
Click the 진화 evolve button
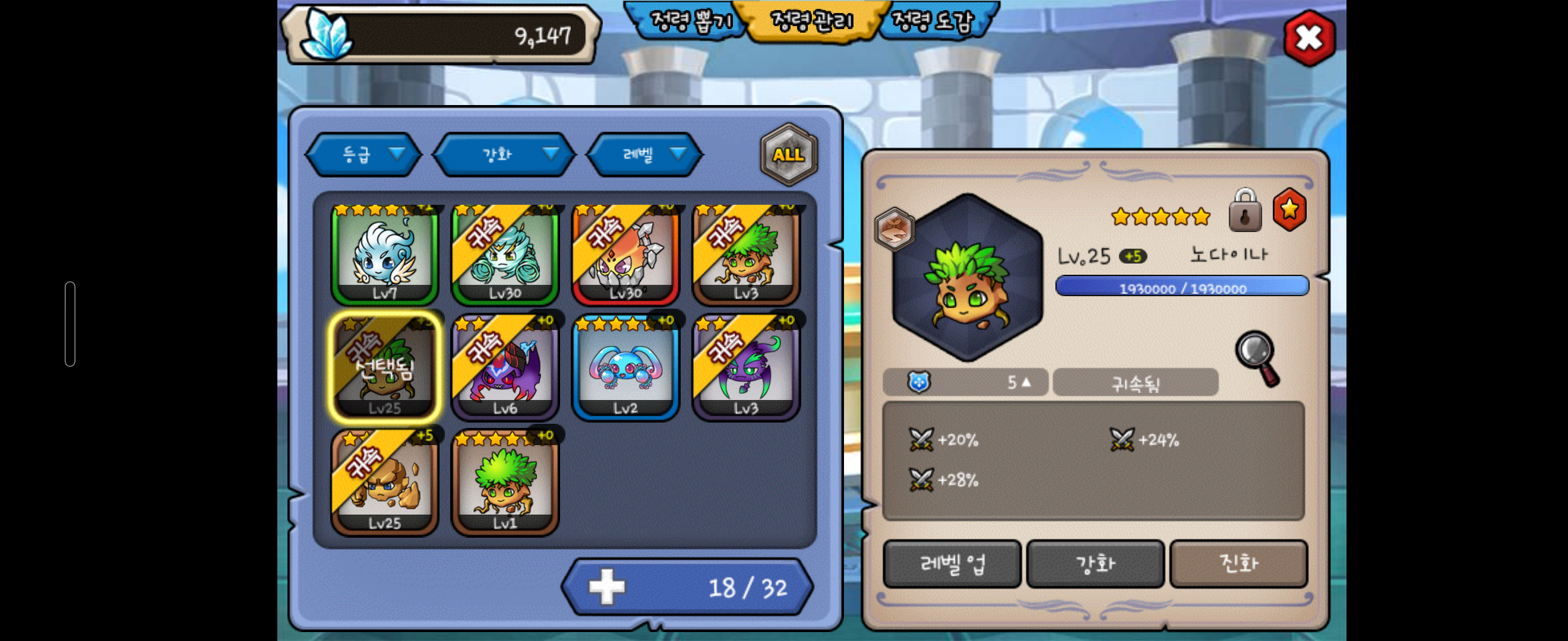(x=1239, y=564)
